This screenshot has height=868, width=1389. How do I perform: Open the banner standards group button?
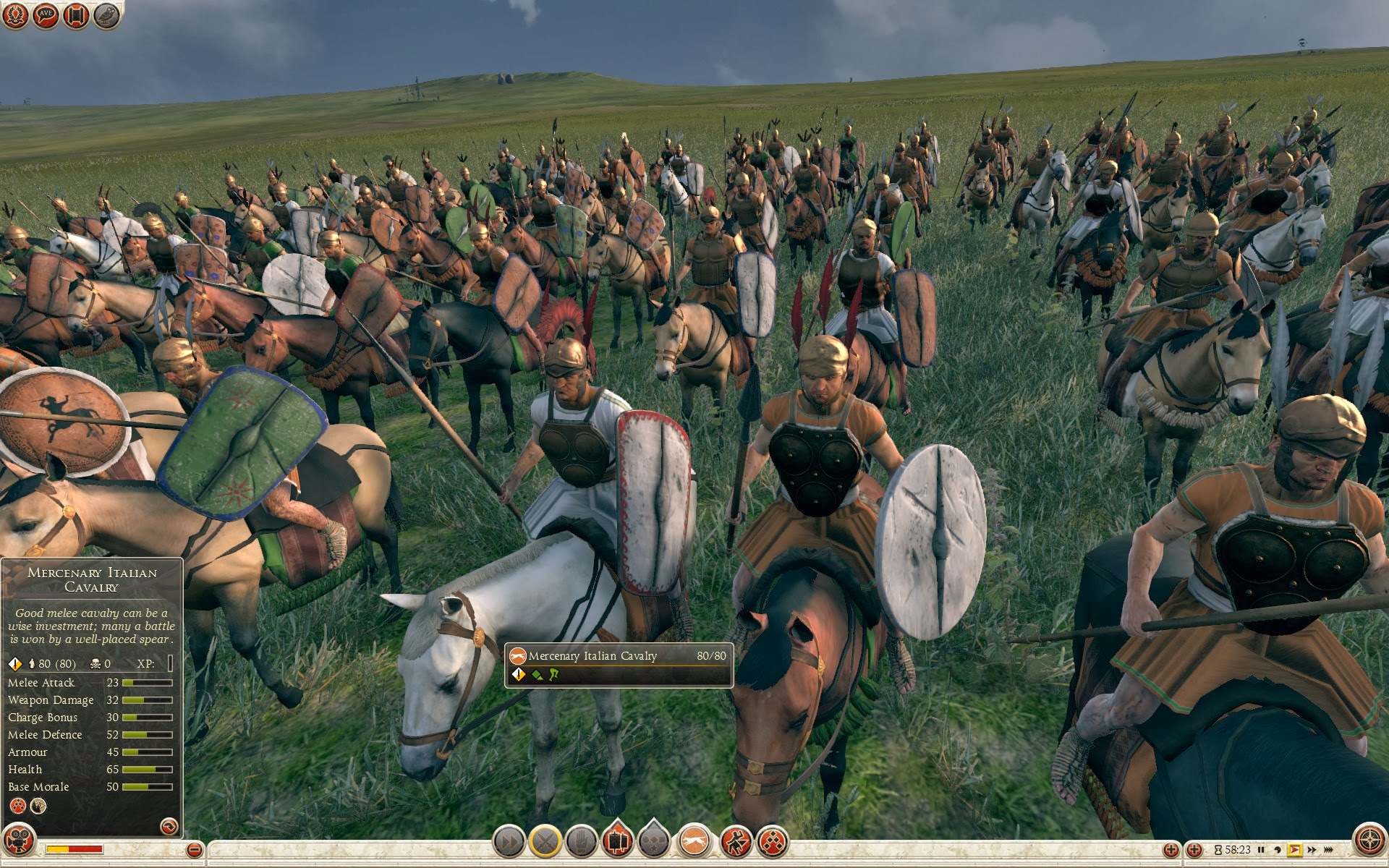(617, 841)
